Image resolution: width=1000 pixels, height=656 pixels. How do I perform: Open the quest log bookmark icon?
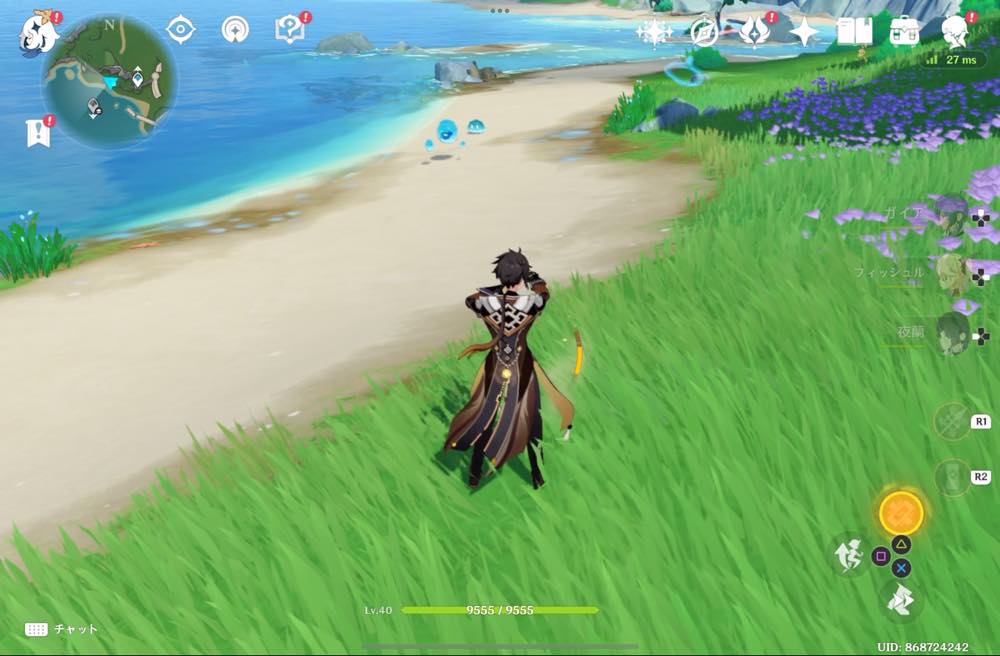(37, 133)
